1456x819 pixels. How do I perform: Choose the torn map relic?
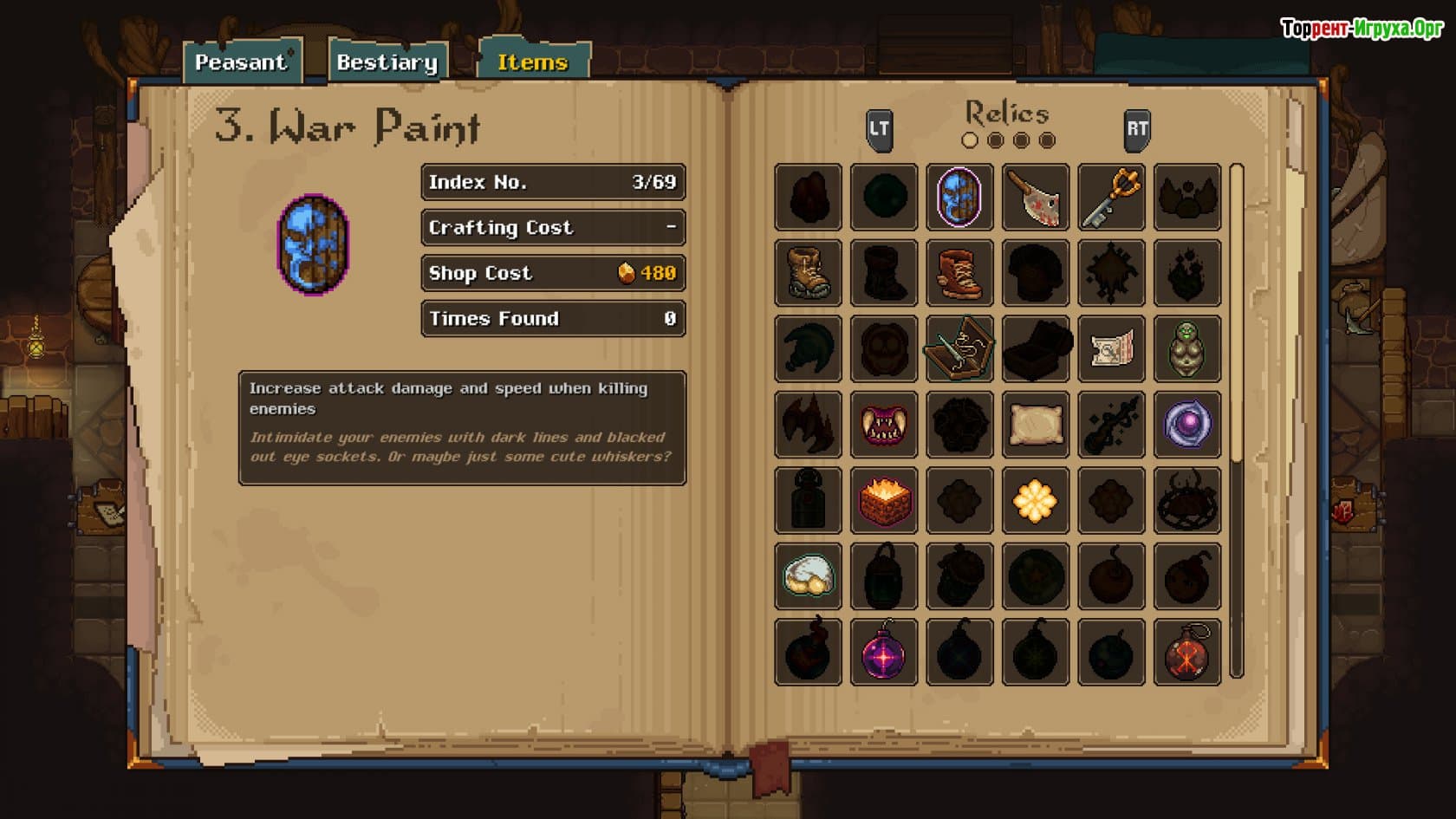[1111, 349]
